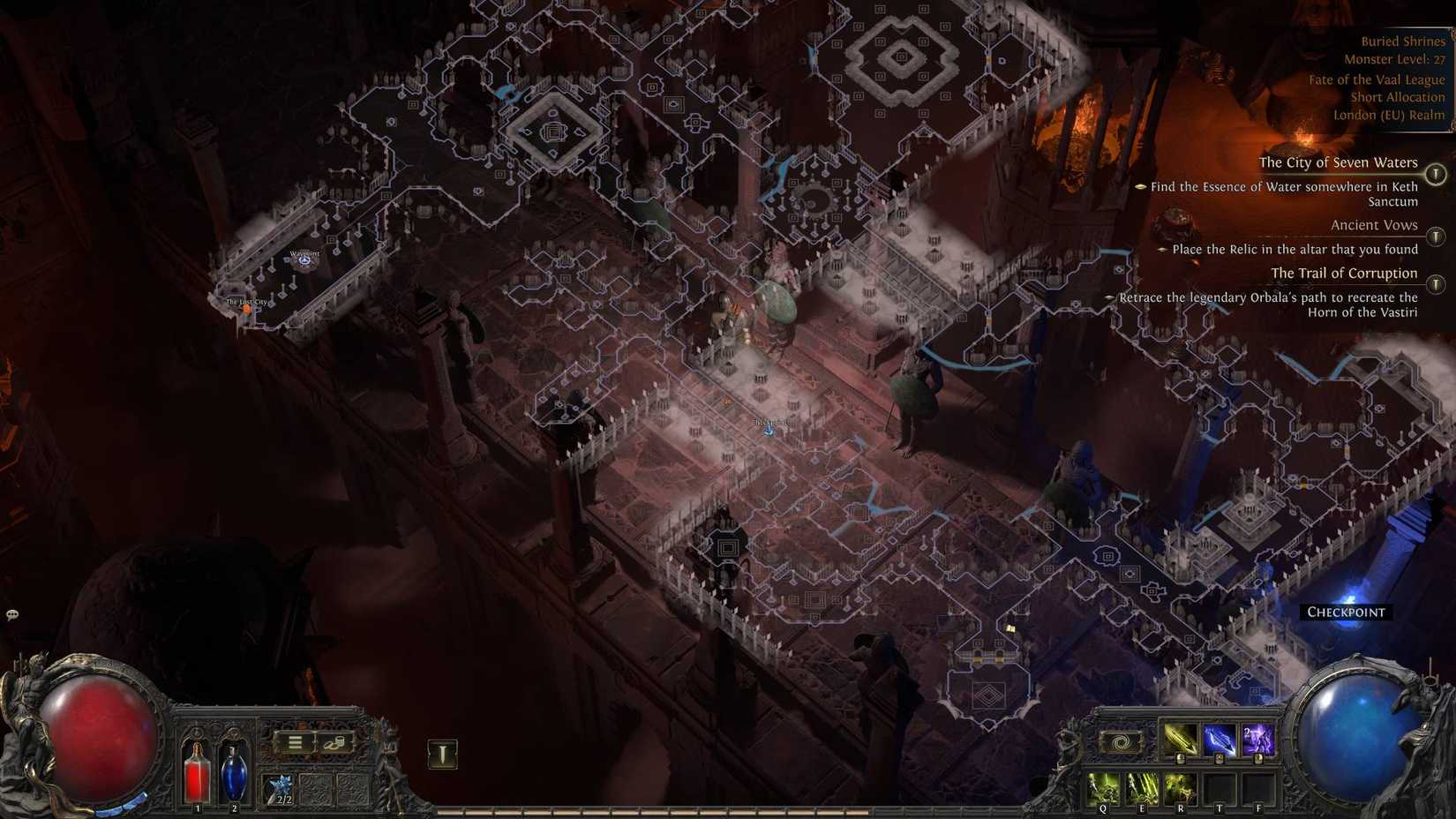Viewport: 1456px width, 819px height.
Task: Select the yellow lightning skill icon
Action: pyautogui.click(x=1180, y=740)
